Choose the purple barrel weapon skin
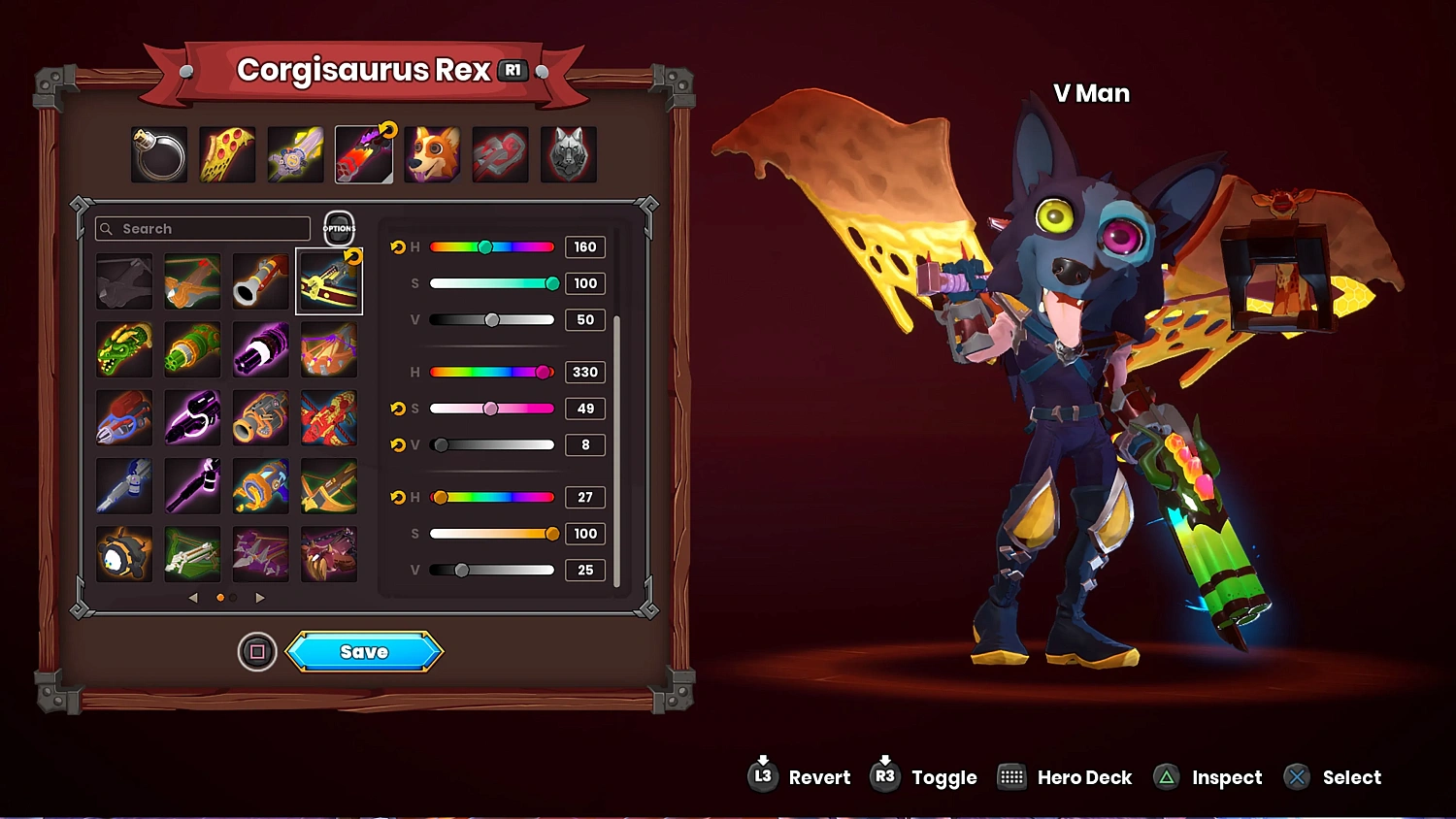 (x=260, y=348)
